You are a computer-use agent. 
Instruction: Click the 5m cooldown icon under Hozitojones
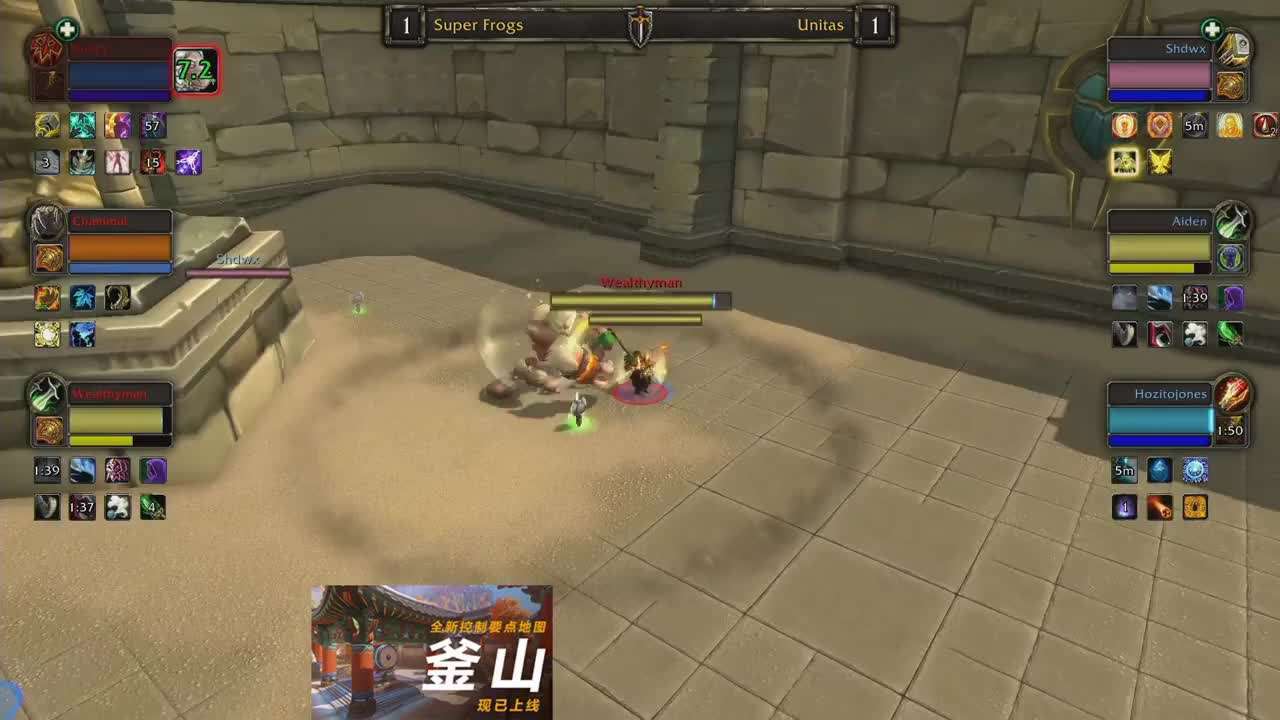click(x=1124, y=469)
